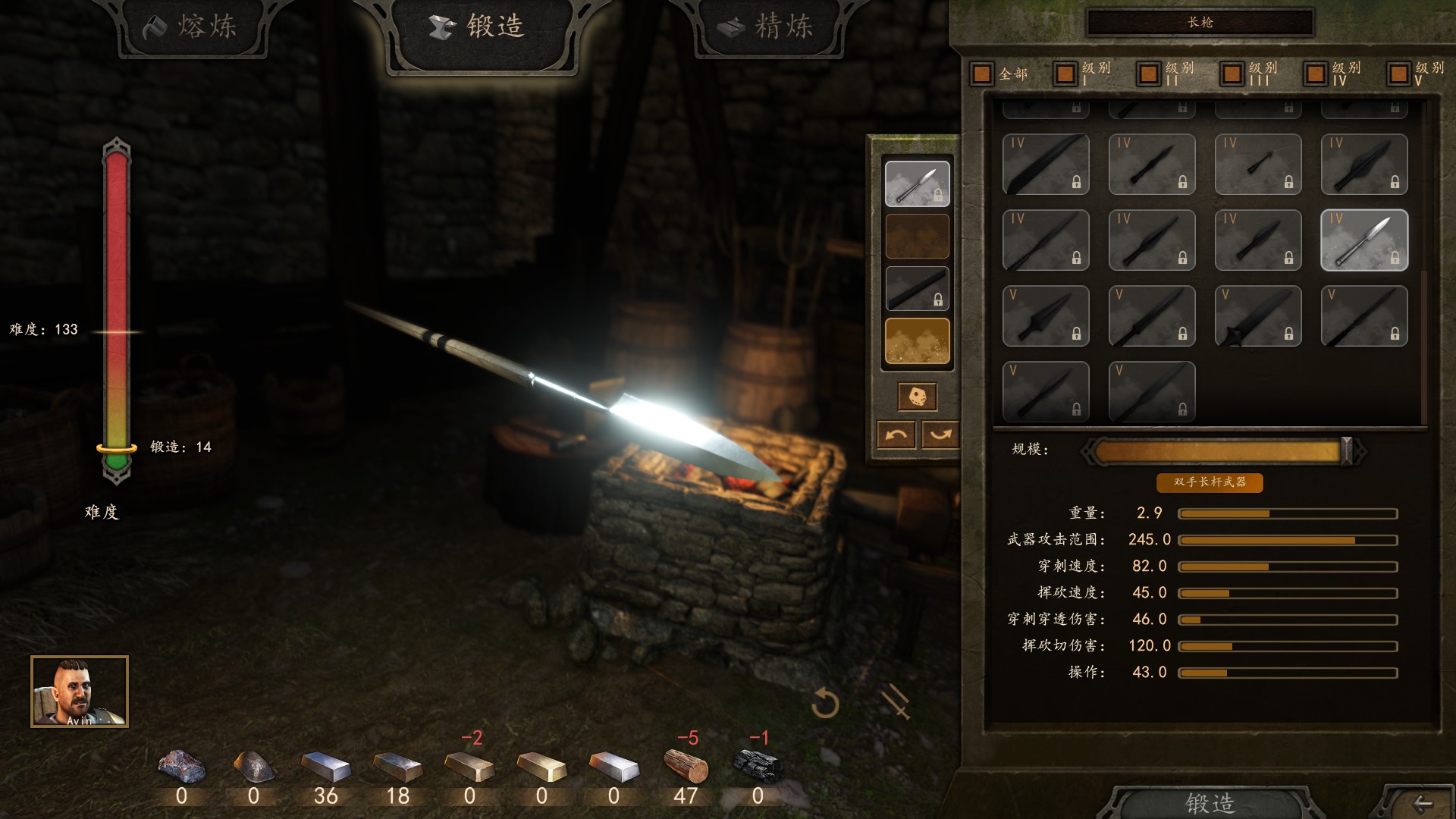Click the undo arrow button
The image size is (1456, 819).
pos(896,435)
